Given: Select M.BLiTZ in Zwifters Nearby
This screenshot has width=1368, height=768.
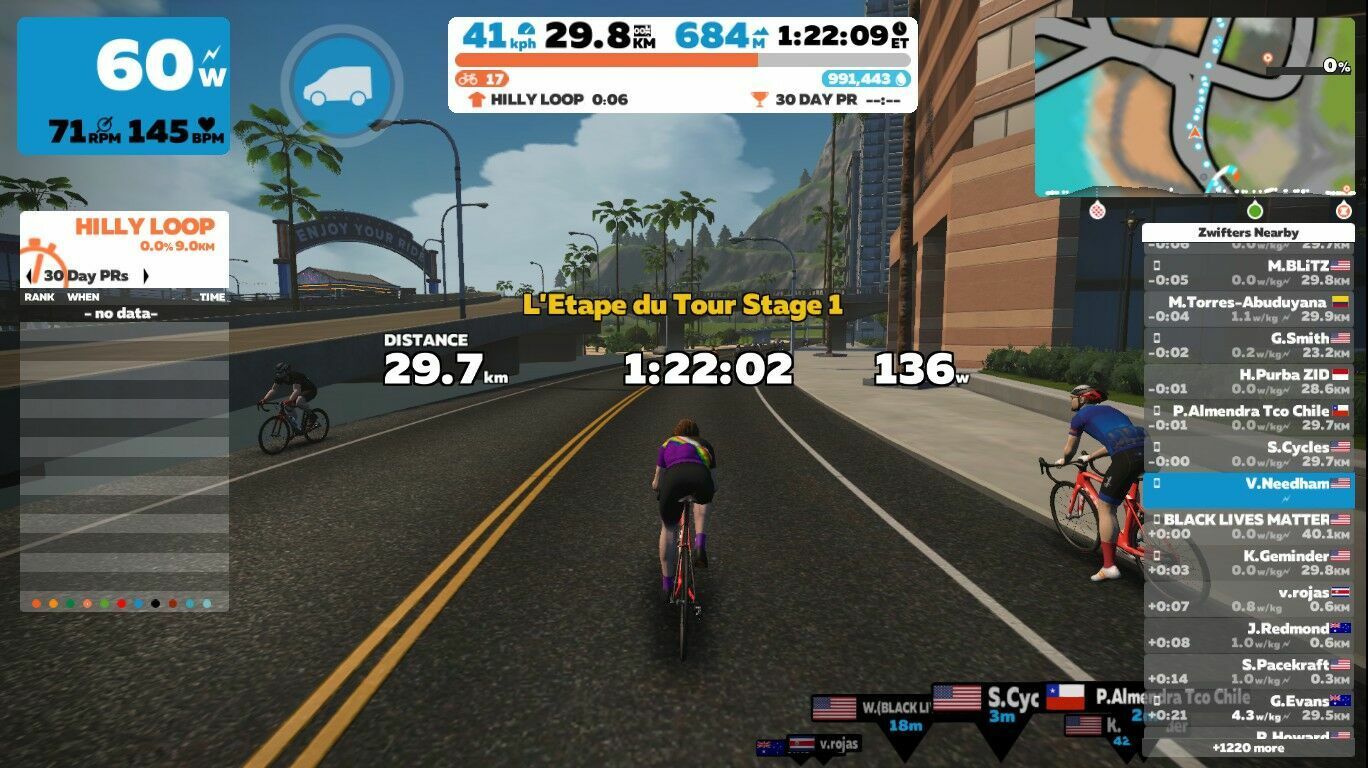Looking at the screenshot, I should [x=1247, y=273].
